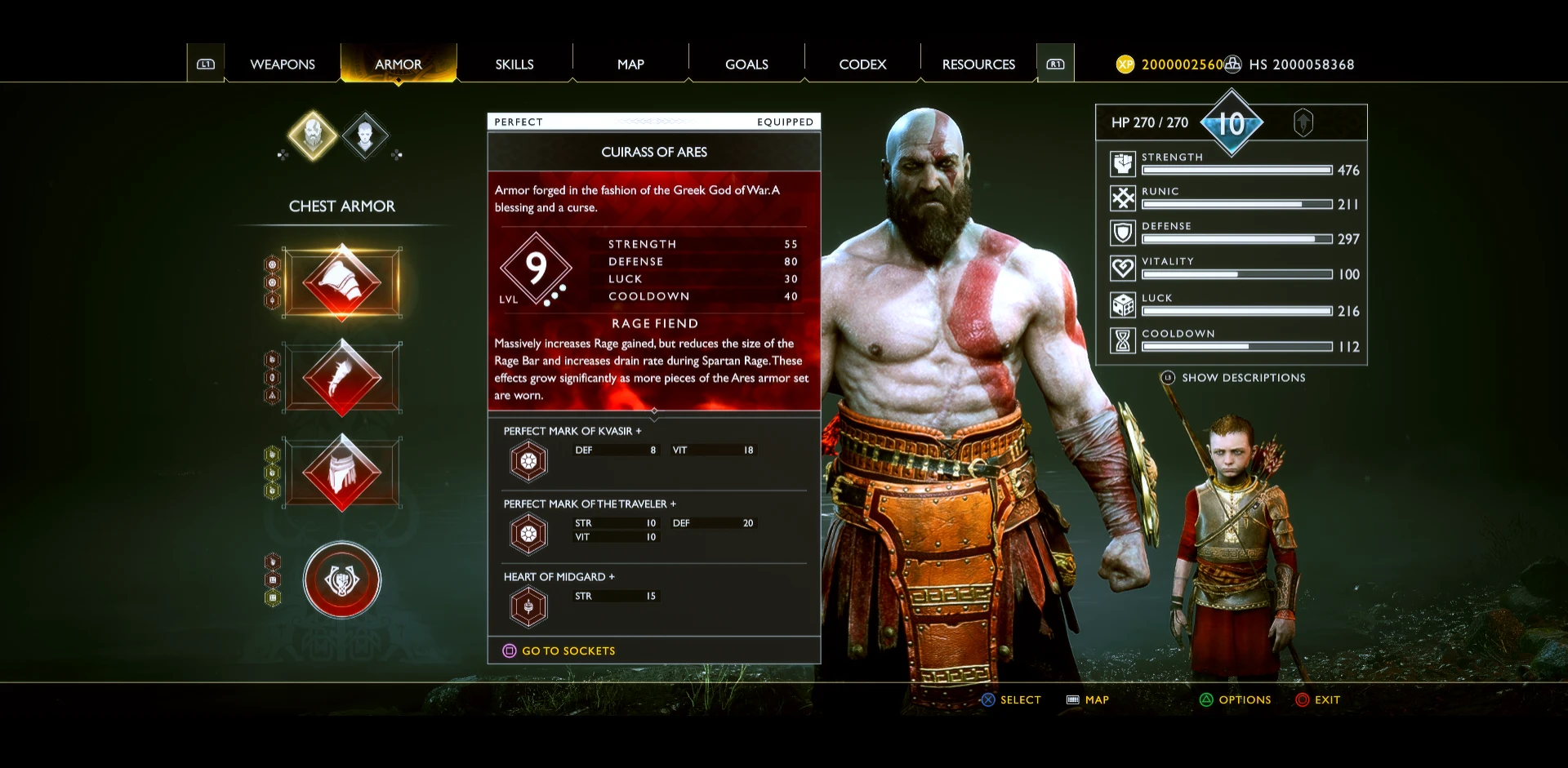The height and width of the screenshot is (768, 1568).
Task: Select Kratos's head icon above the armor list
Action: (x=314, y=135)
